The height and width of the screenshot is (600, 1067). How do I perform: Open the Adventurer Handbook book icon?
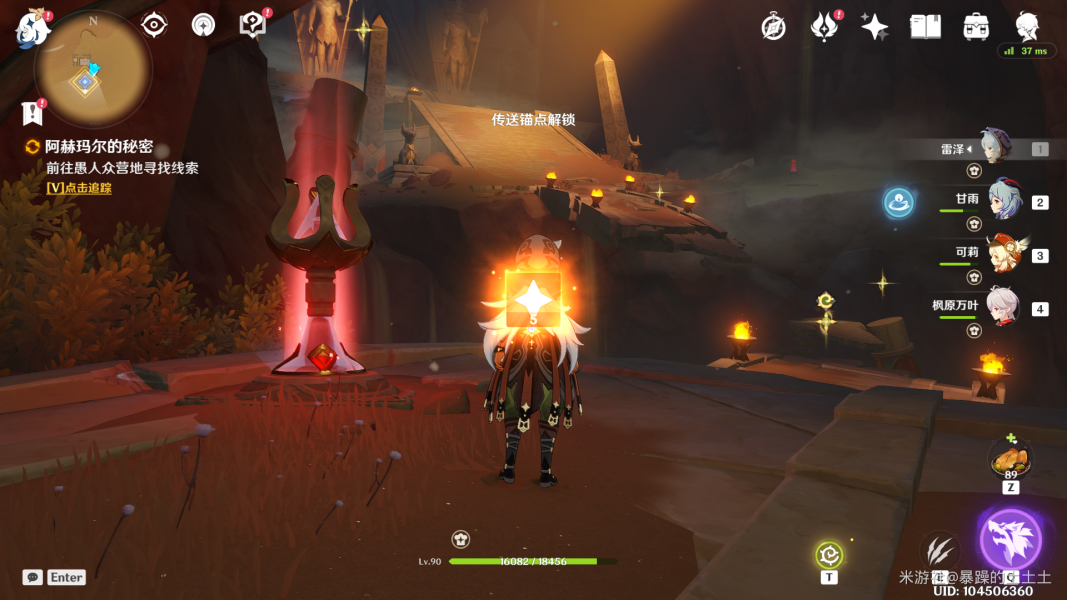tap(925, 27)
